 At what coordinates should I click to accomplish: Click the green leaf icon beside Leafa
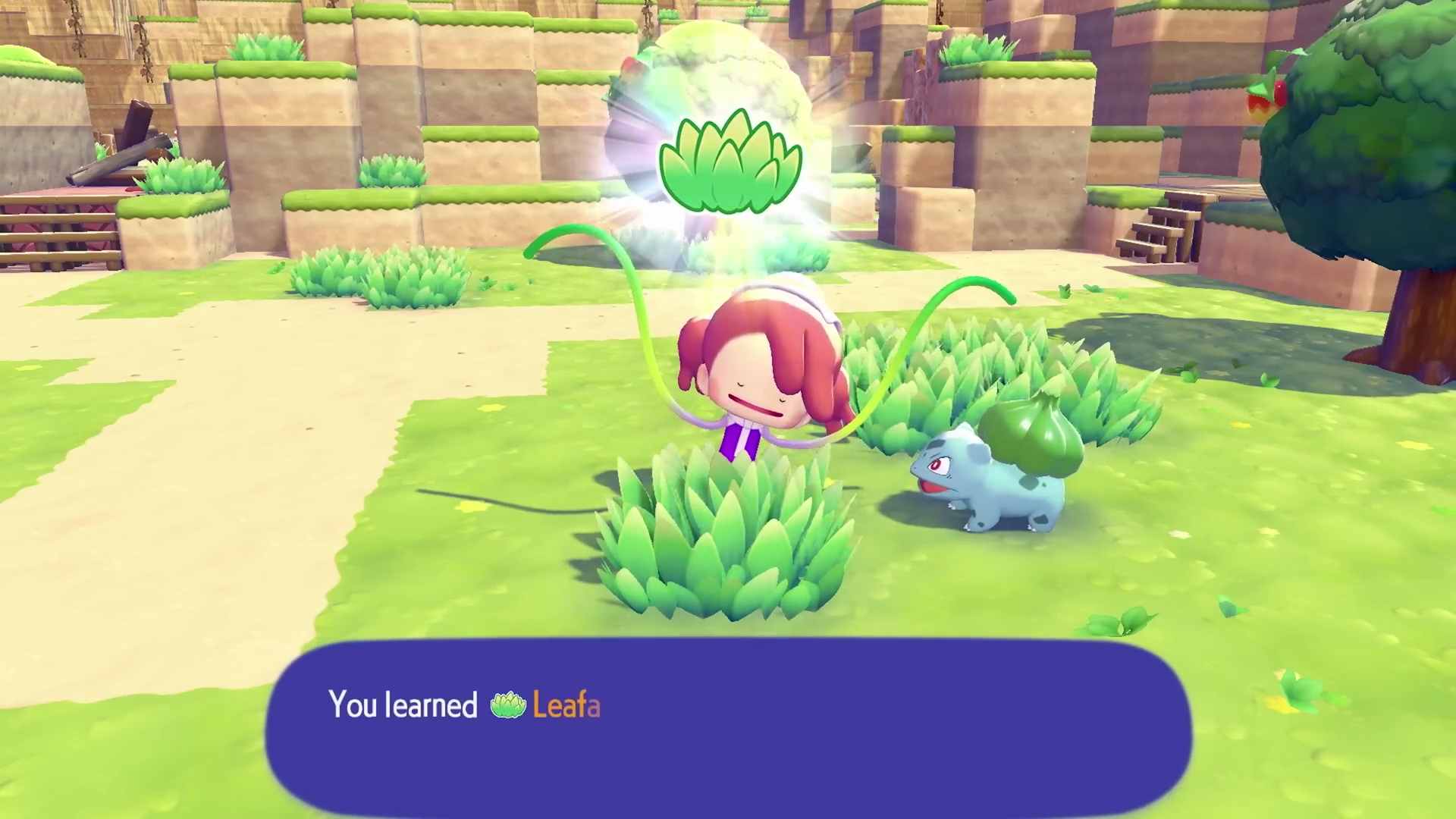pos(507,705)
